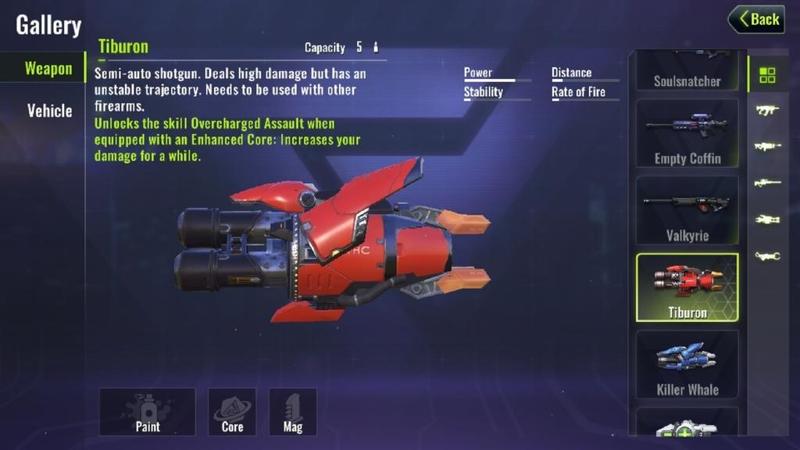The image size is (800, 450).
Task: Switch to the Weapon tab
Action: (x=48, y=69)
